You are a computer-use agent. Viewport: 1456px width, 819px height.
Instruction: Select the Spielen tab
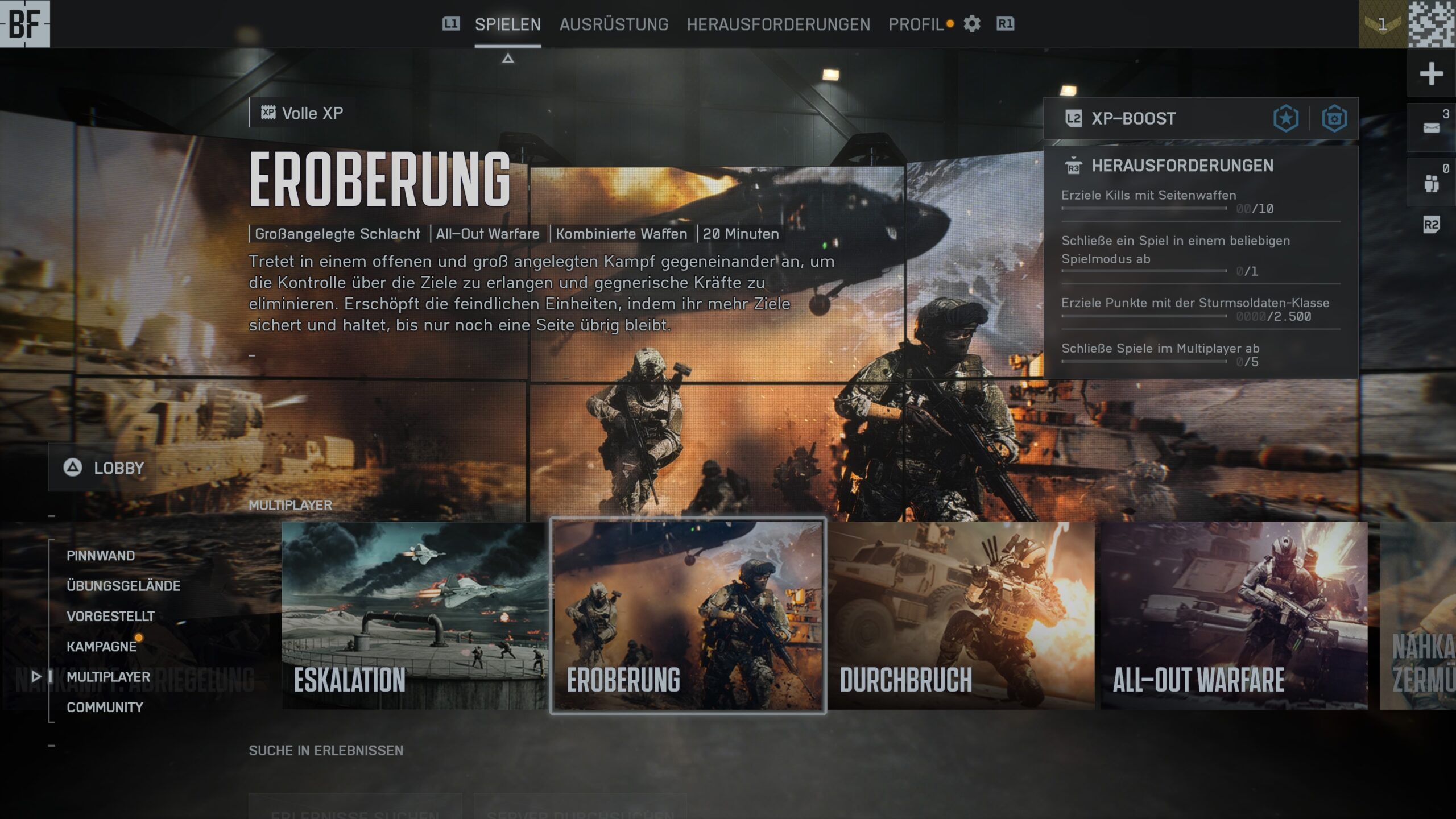[x=507, y=24]
